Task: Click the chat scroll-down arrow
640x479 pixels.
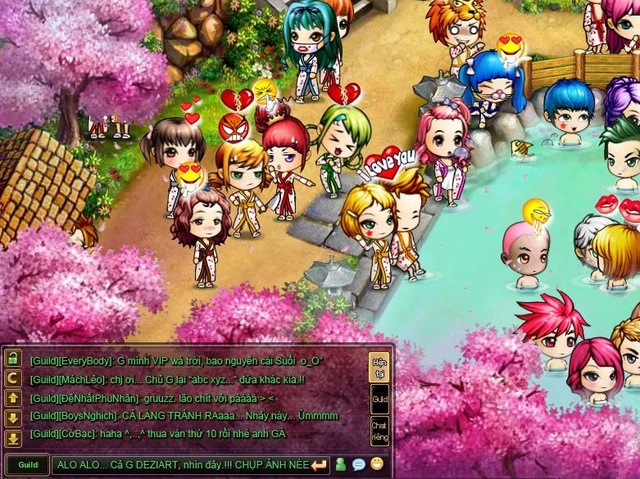Action: click(x=14, y=418)
